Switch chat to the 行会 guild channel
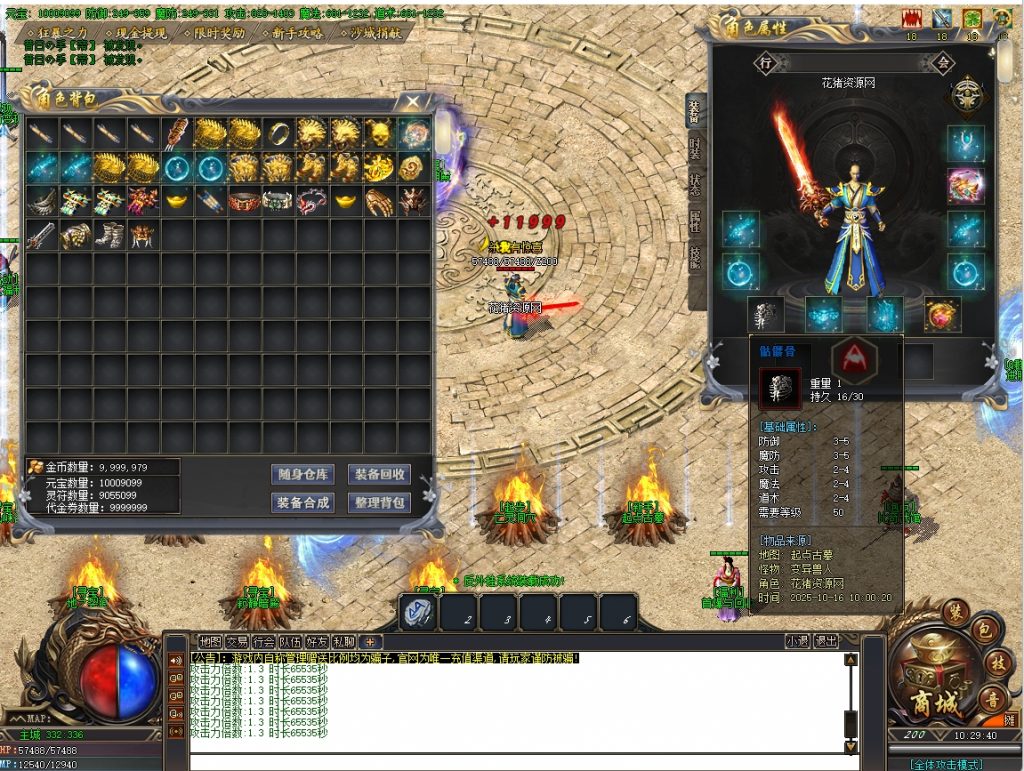 coord(264,641)
